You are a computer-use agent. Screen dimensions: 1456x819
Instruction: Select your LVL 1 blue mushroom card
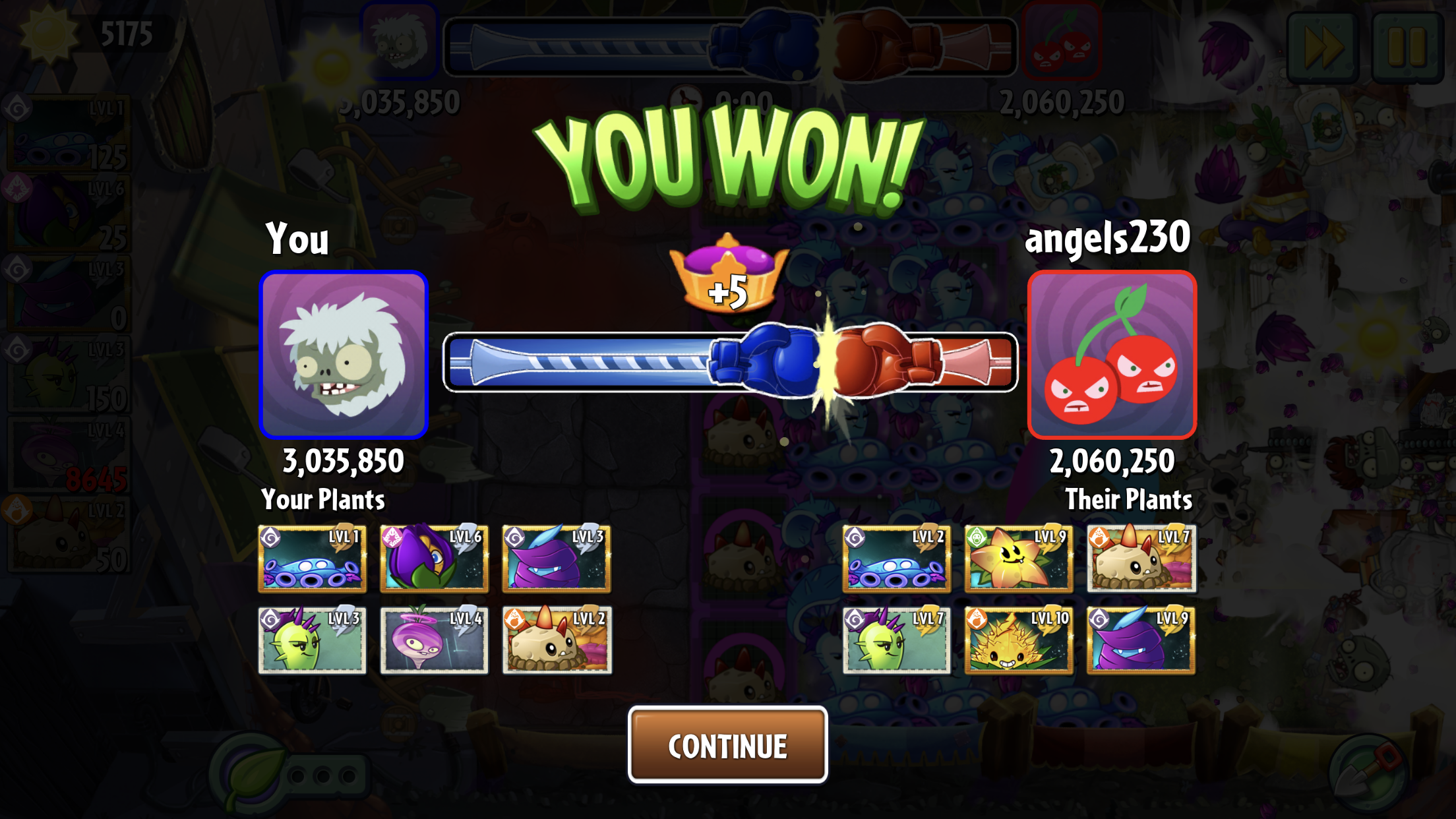pos(312,559)
